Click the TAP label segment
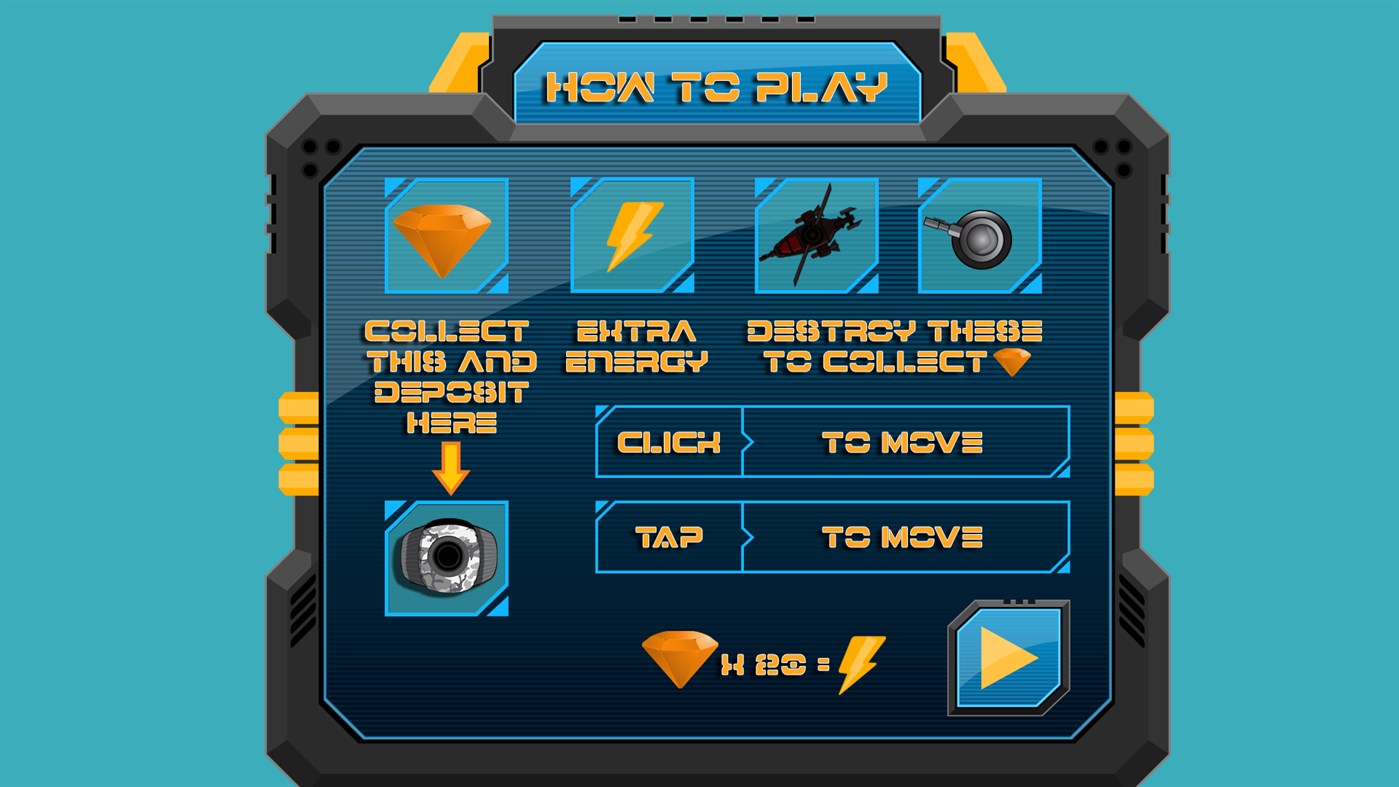This screenshot has width=1399, height=787. point(669,536)
